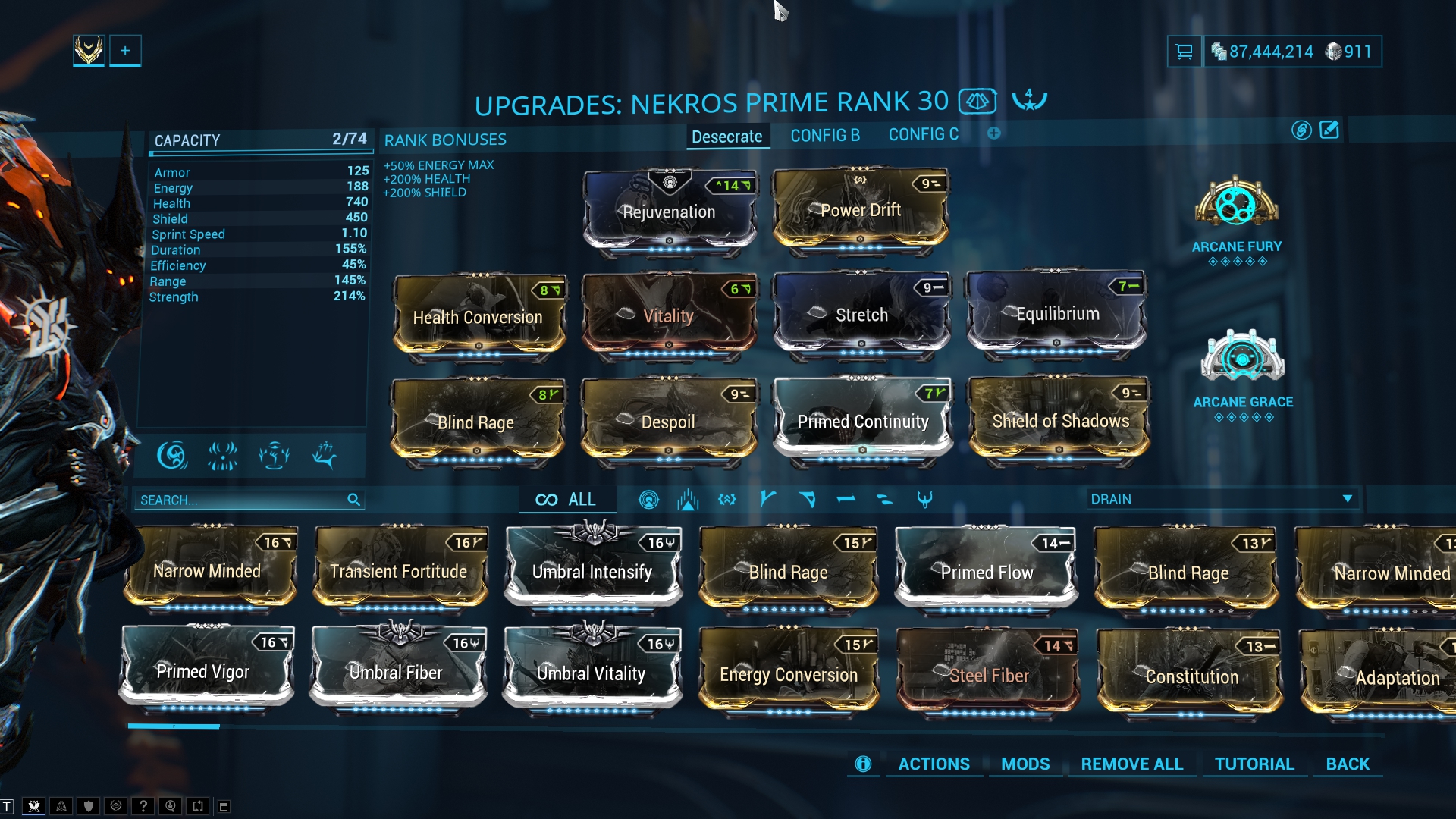The height and width of the screenshot is (819, 1456).
Task: Pick the Shield of Shadows mod
Action: pyautogui.click(x=1059, y=421)
